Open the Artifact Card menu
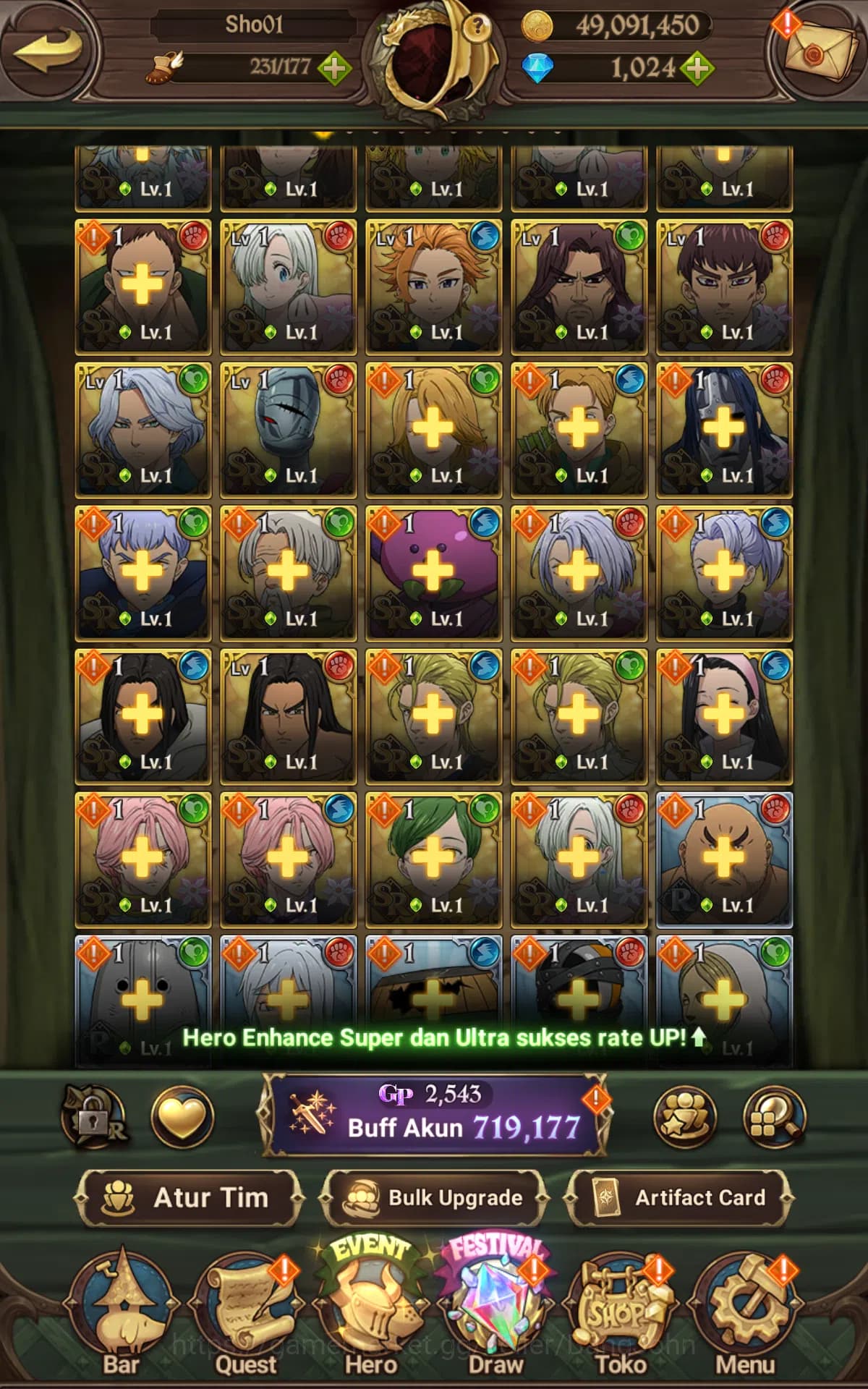This screenshot has height=1389, width=868. point(680,1198)
